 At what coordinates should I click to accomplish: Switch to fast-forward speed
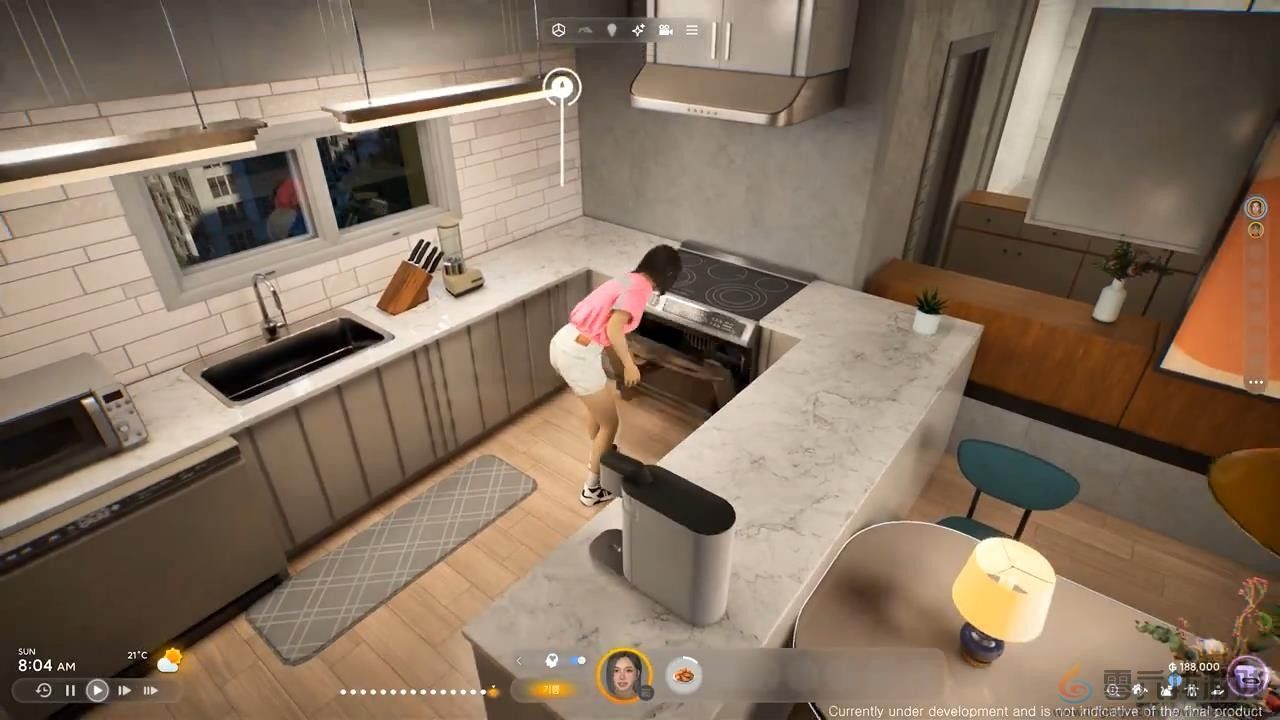(124, 690)
